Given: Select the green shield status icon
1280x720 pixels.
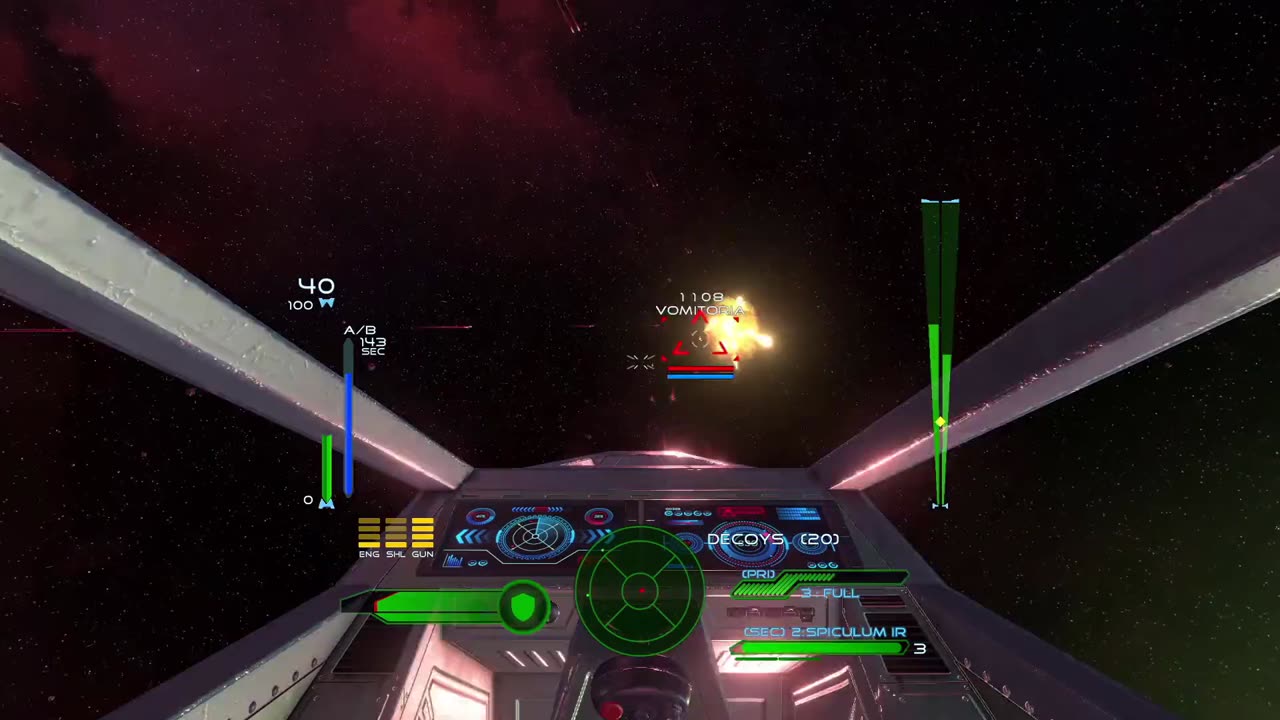Looking at the screenshot, I should coord(523,606).
